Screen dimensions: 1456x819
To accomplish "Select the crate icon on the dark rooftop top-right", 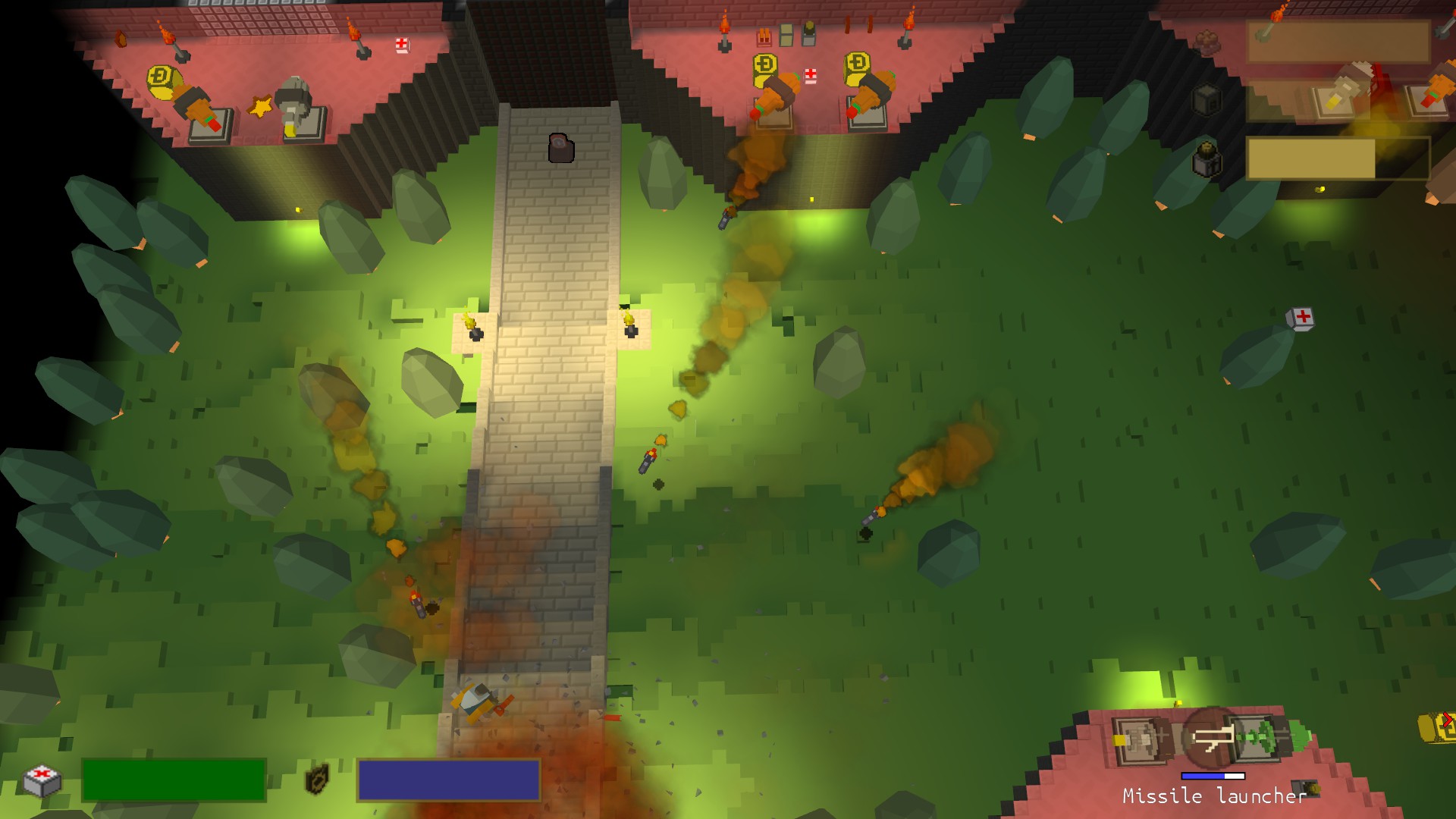I will tap(1207, 99).
